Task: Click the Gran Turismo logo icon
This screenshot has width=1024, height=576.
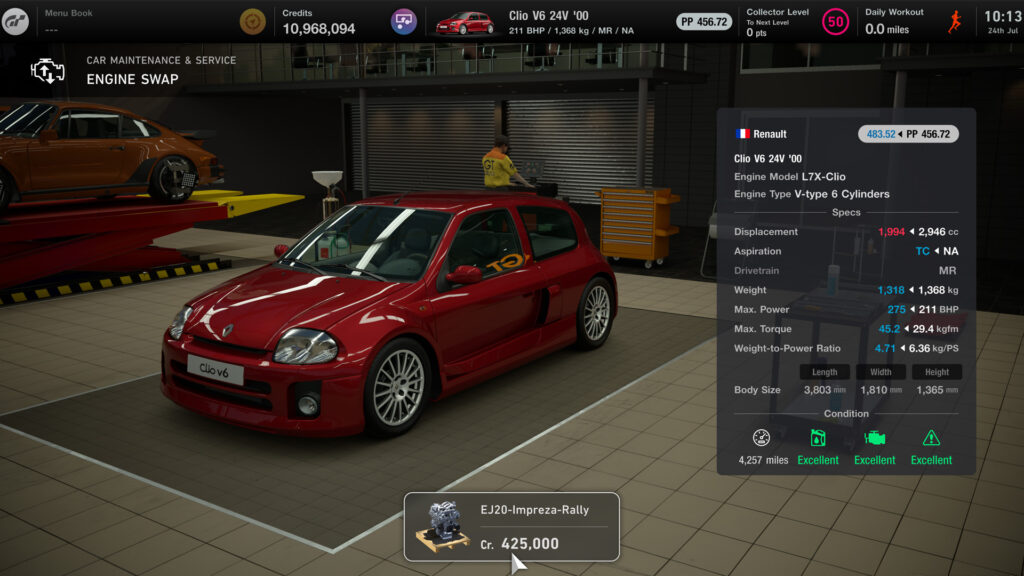Action: point(15,21)
